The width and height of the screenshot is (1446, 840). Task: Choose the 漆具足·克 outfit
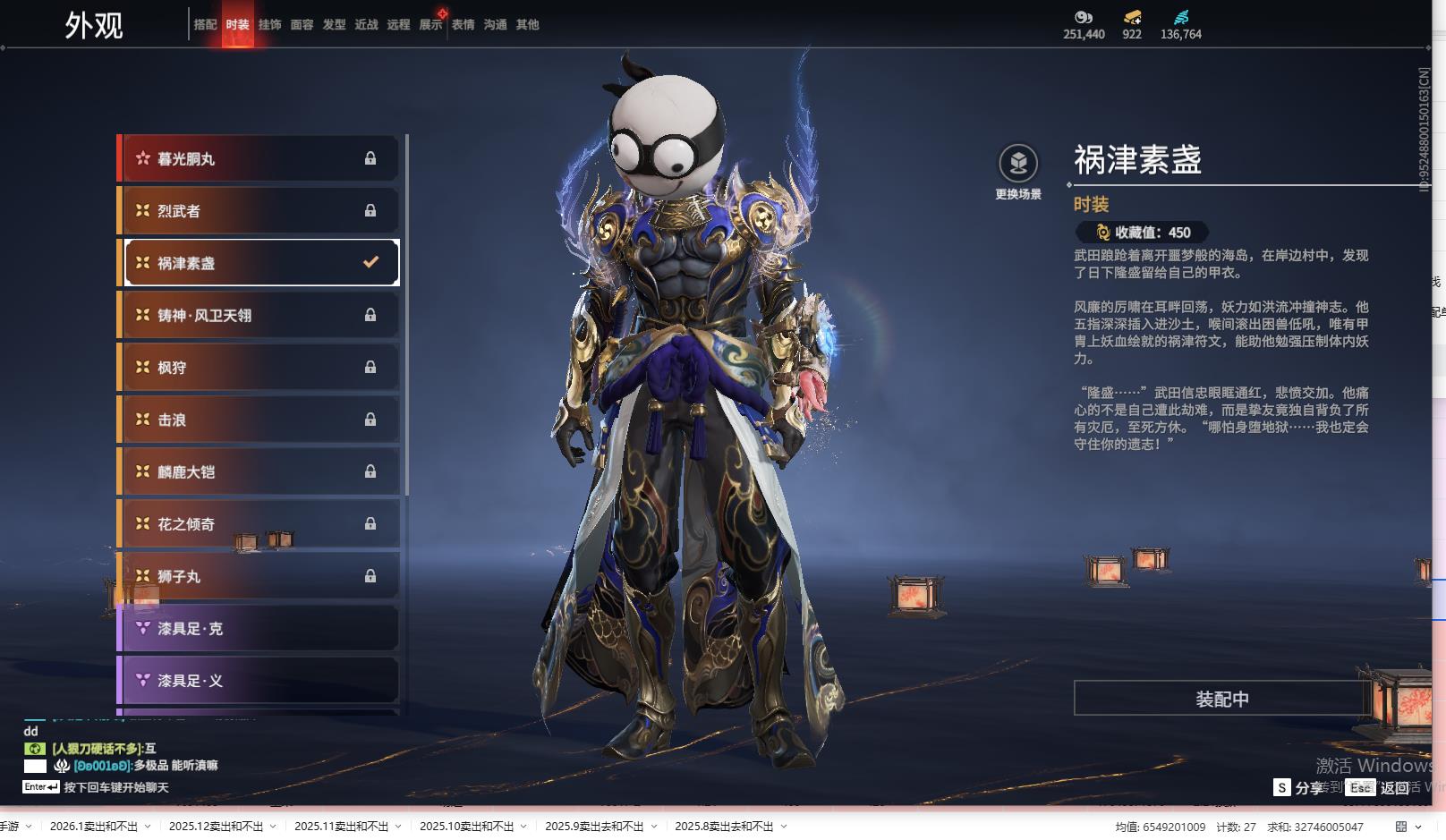(x=258, y=629)
